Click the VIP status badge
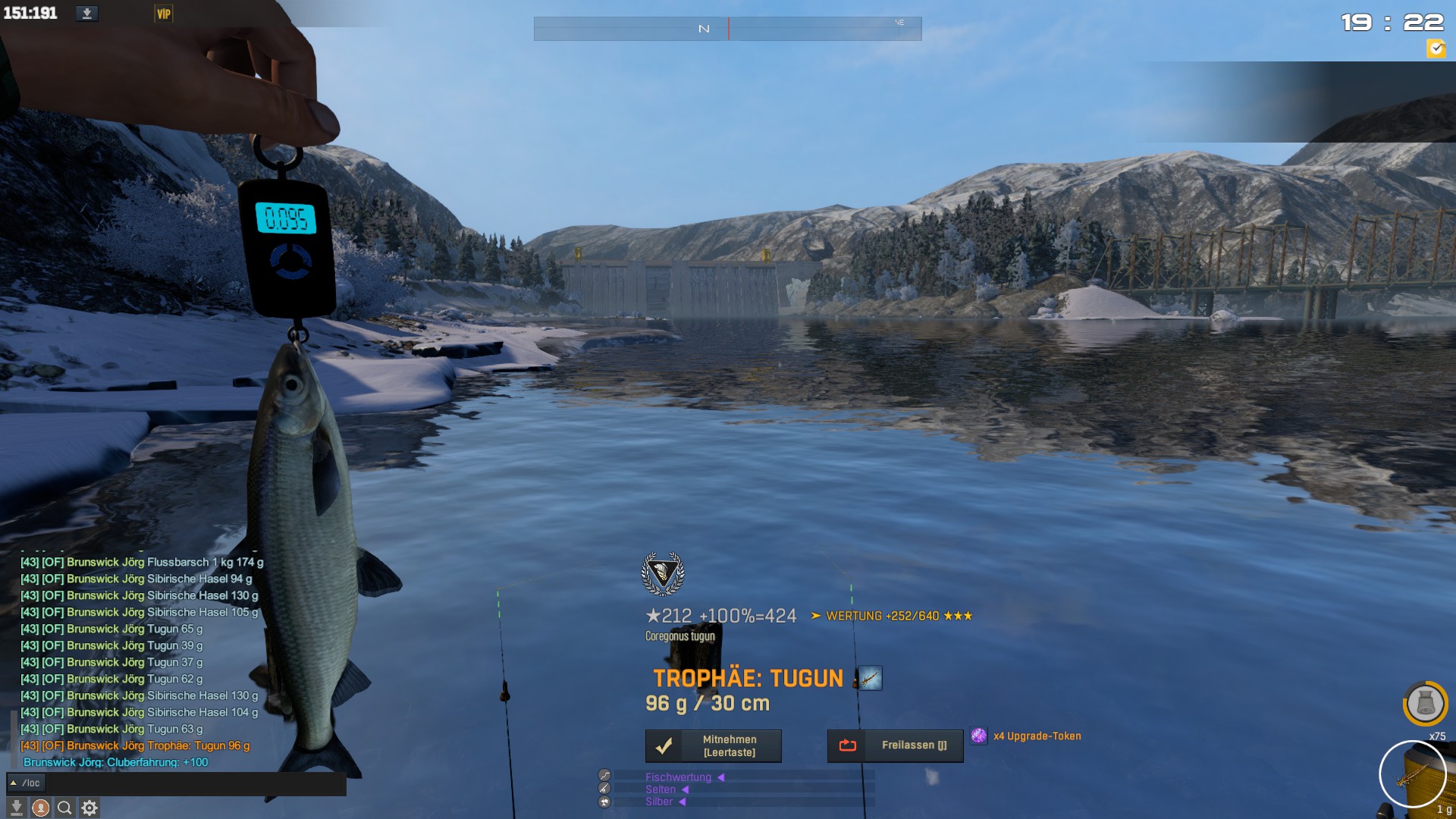 [x=163, y=14]
